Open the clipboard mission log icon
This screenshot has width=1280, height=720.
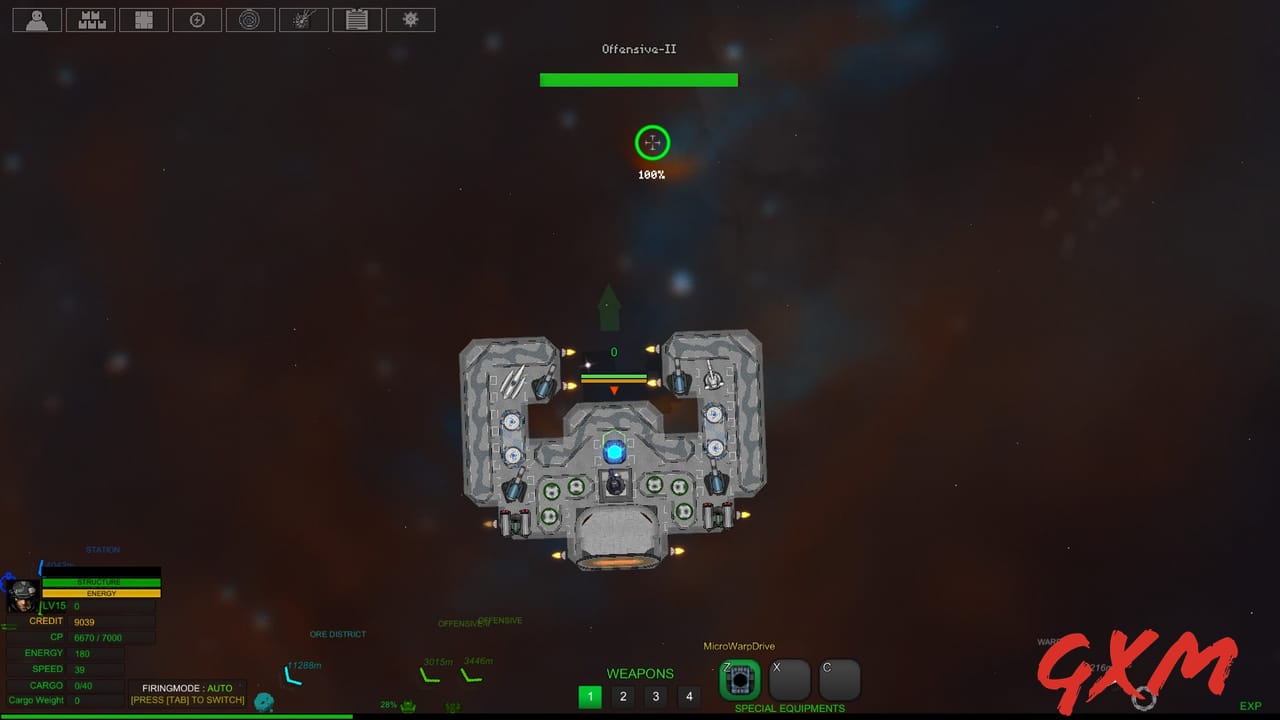pyautogui.click(x=357, y=19)
